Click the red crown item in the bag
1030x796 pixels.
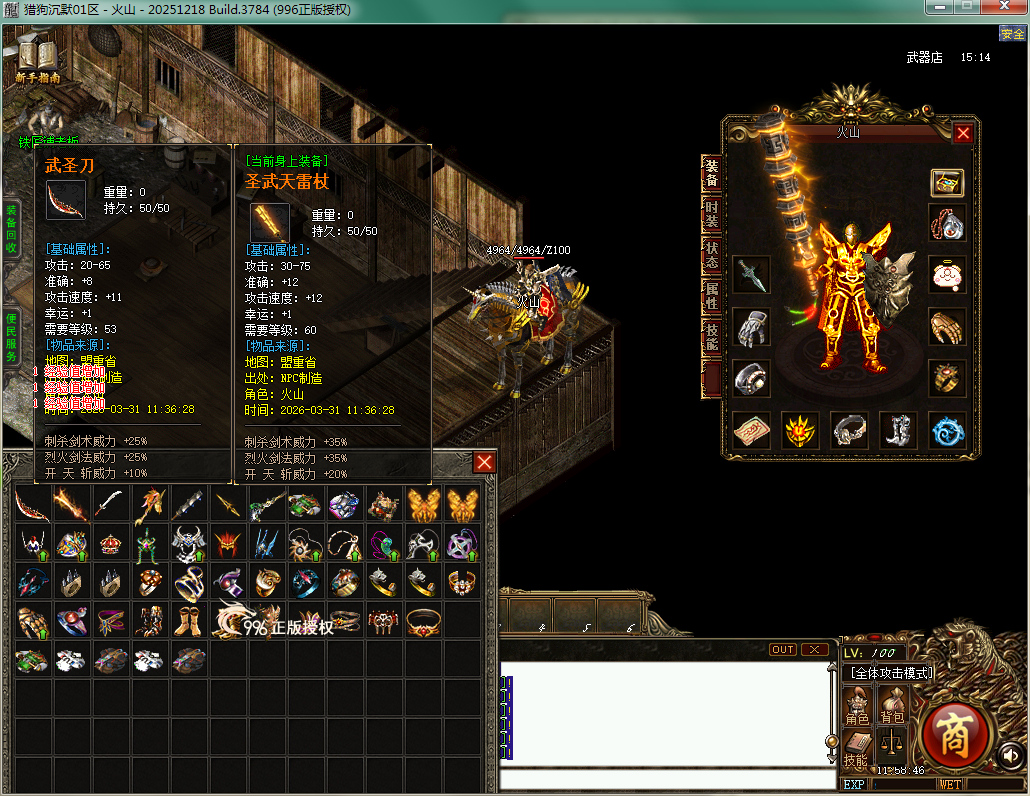point(110,544)
